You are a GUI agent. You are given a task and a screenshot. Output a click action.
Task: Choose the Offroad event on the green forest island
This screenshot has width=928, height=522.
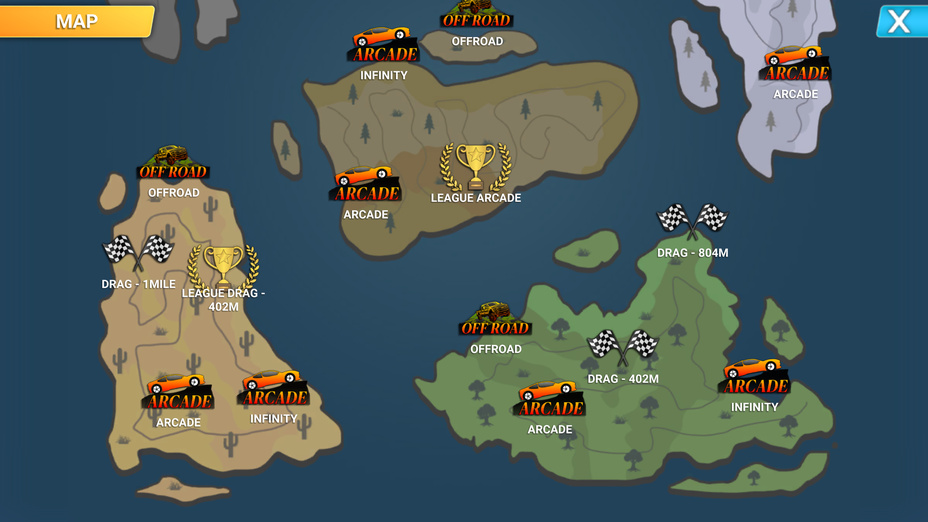pyautogui.click(x=495, y=320)
